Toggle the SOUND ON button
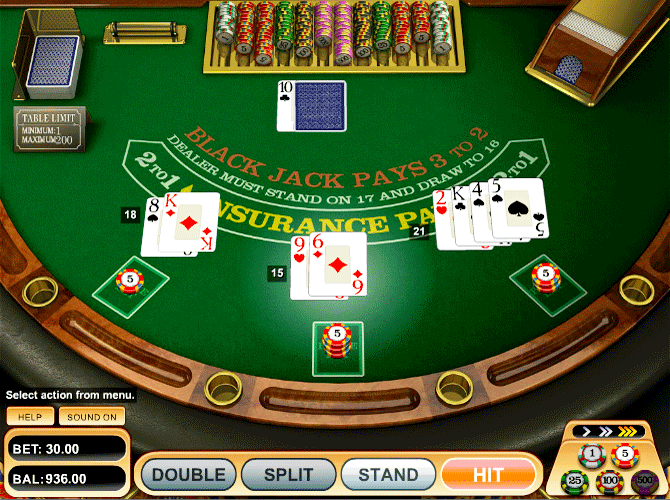670x500 pixels. pyautogui.click(x=92, y=416)
